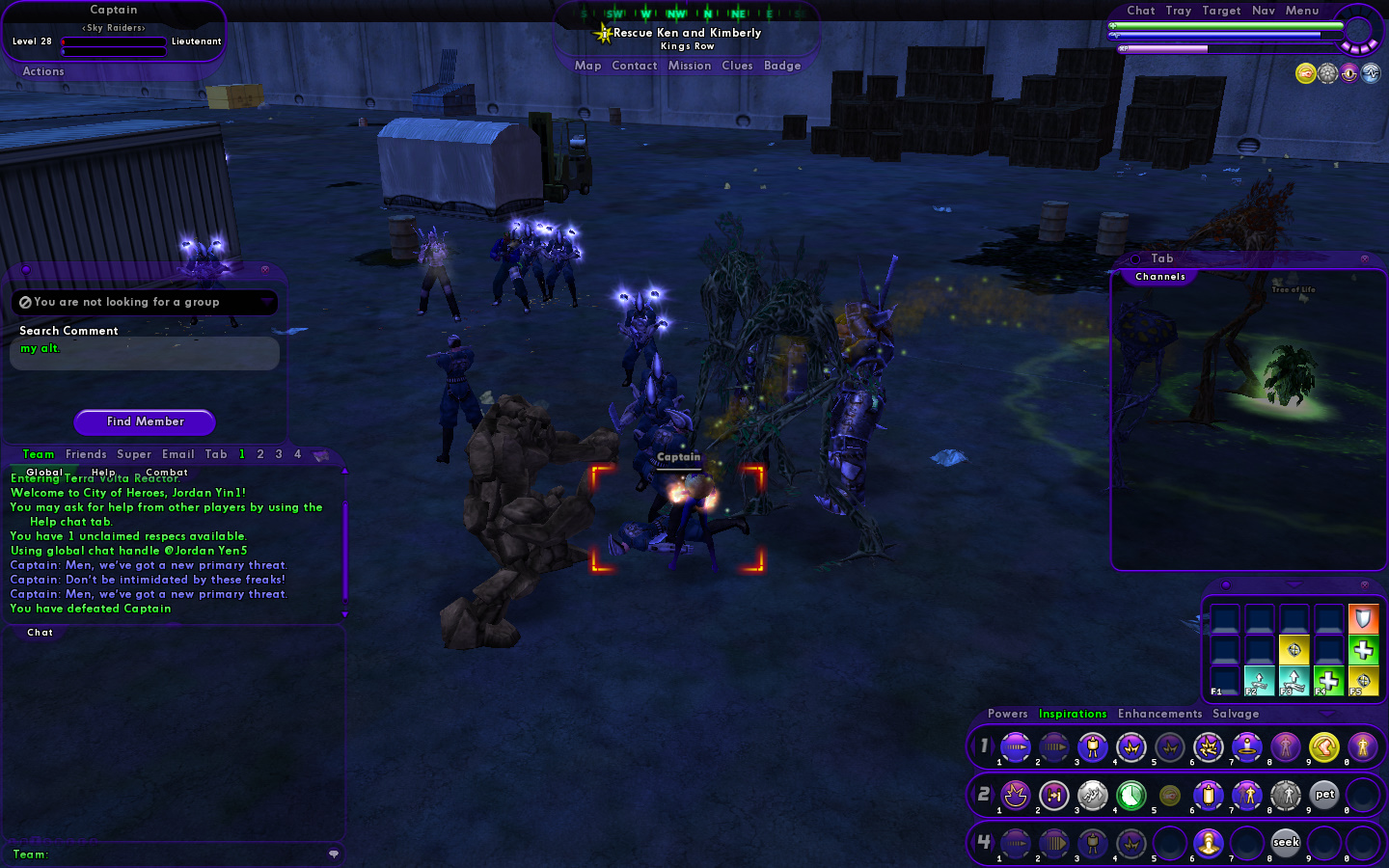Image resolution: width=1389 pixels, height=868 pixels.
Task: Open the main Menu
Action: [1301, 11]
